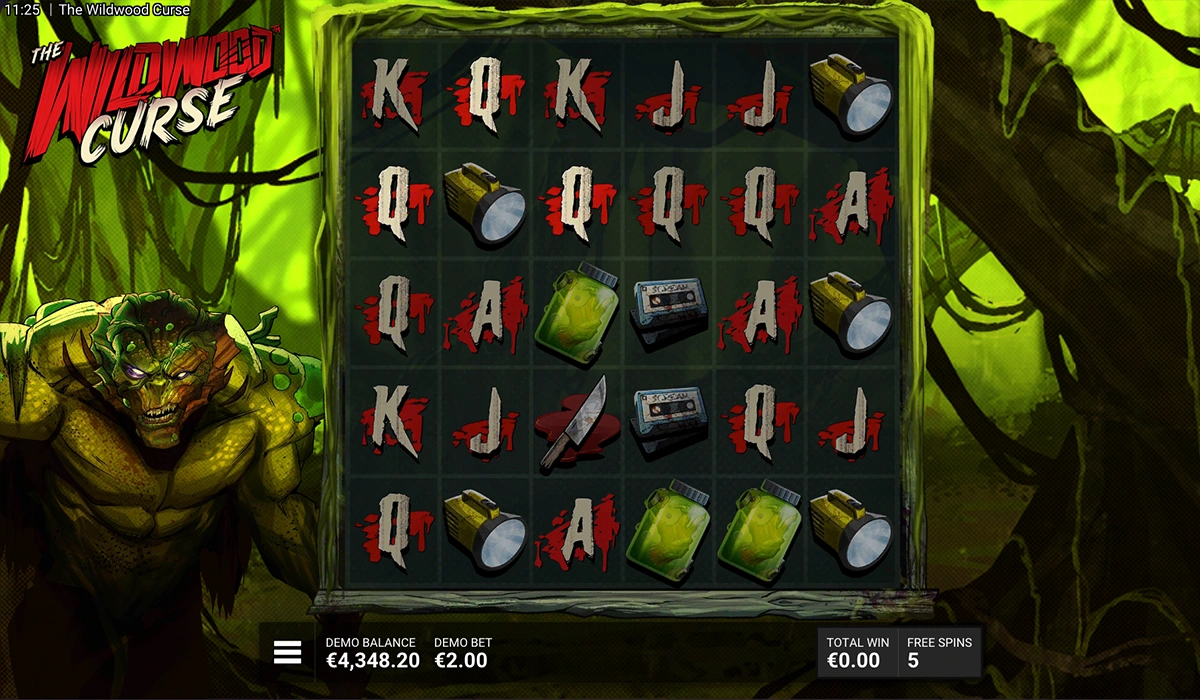Open the hamburger menu
The height and width of the screenshot is (700, 1200).
(x=287, y=653)
